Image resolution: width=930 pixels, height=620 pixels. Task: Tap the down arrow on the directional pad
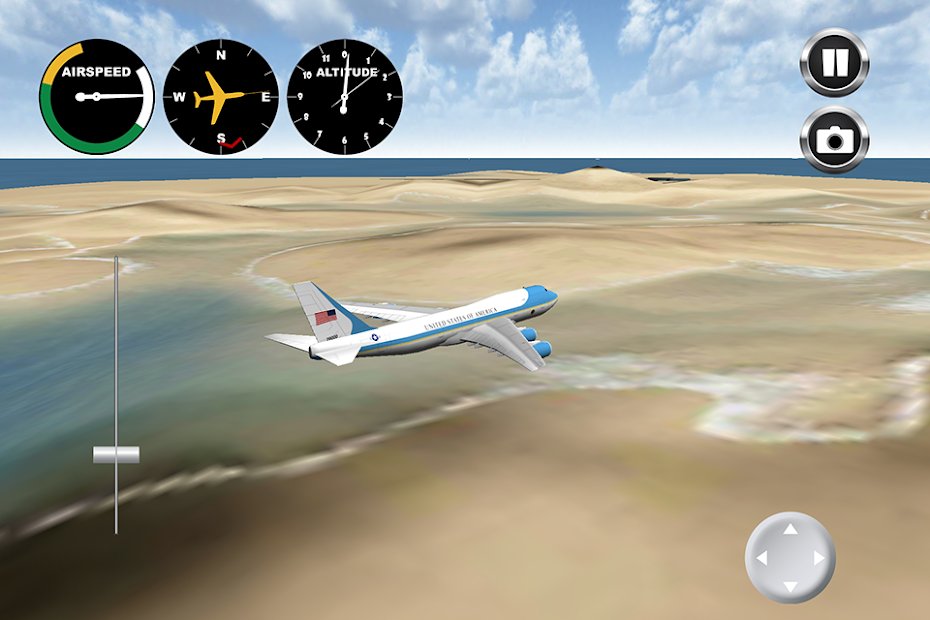[x=790, y=586]
